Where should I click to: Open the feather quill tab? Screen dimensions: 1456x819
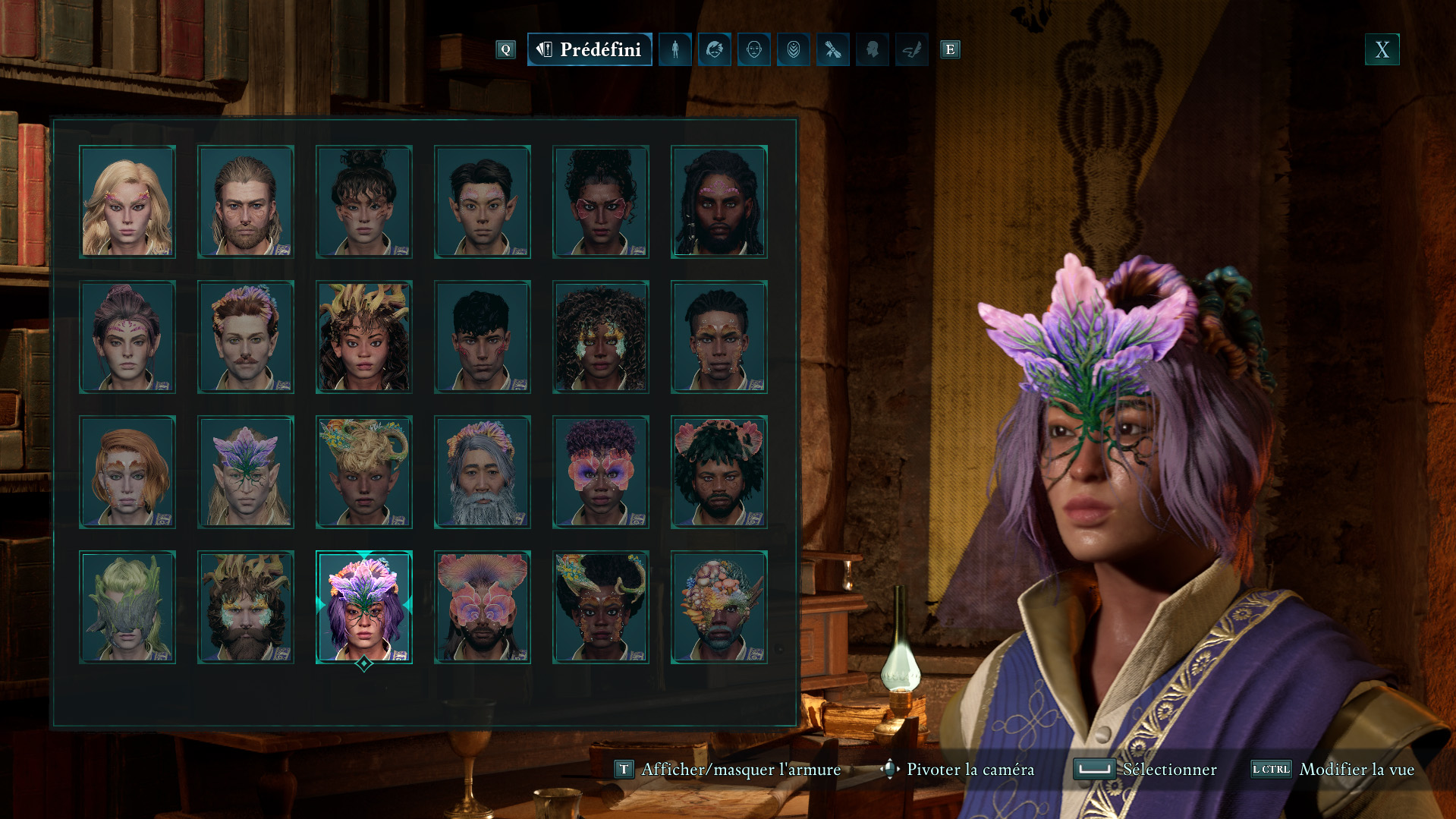911,50
